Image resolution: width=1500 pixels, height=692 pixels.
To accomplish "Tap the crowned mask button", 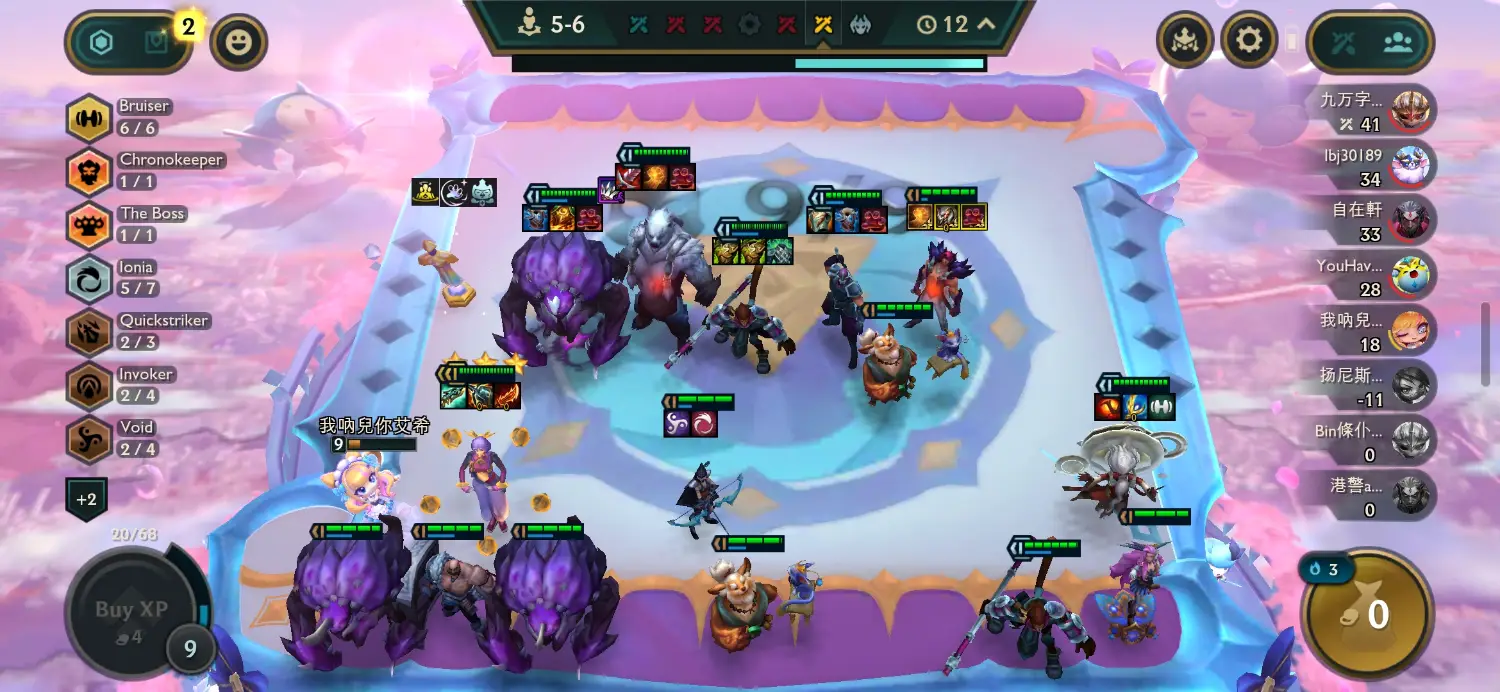I will click(1185, 41).
